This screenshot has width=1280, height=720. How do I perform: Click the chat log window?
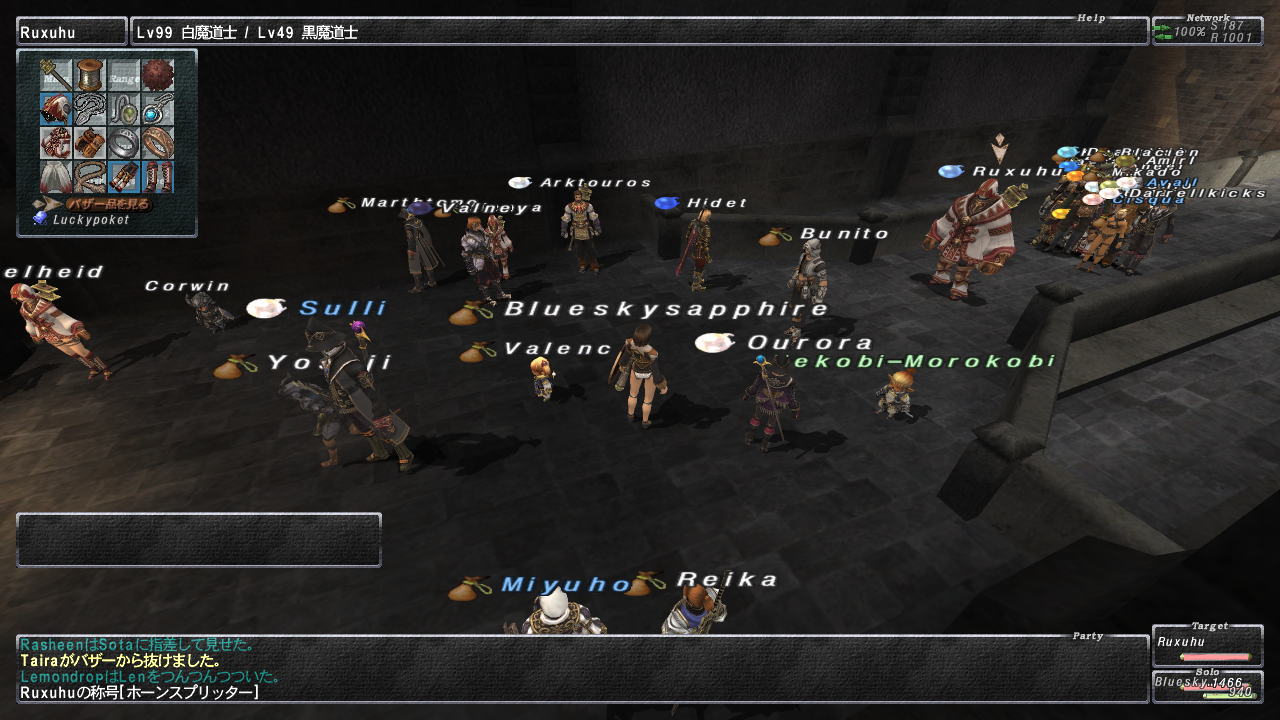click(582, 668)
